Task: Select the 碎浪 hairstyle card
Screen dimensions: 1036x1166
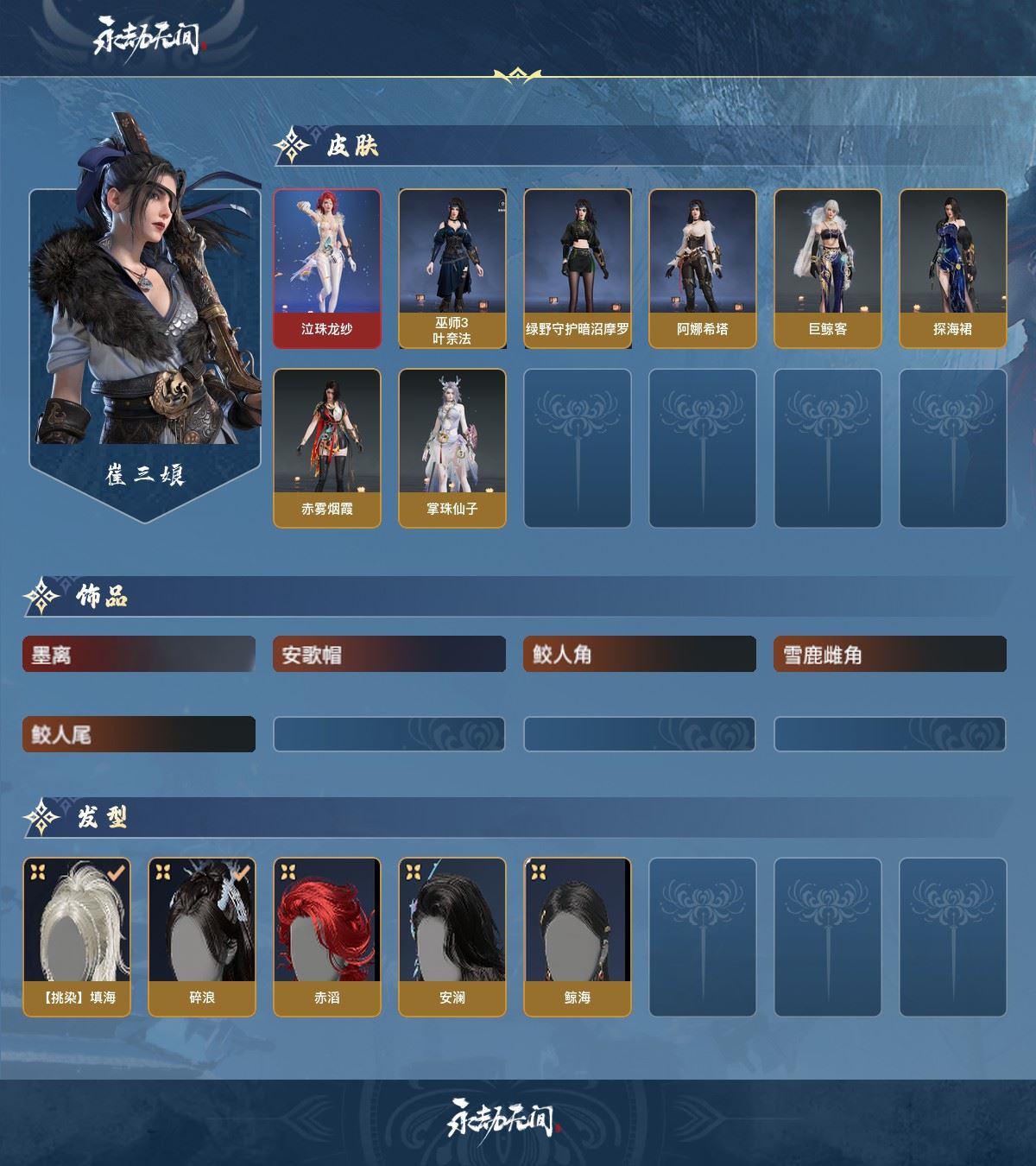Action: [202, 936]
